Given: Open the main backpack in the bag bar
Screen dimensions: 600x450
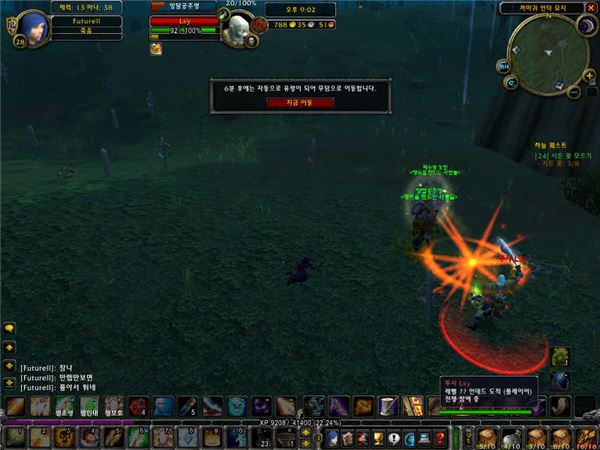Looking at the screenshot, I should coord(586,438).
